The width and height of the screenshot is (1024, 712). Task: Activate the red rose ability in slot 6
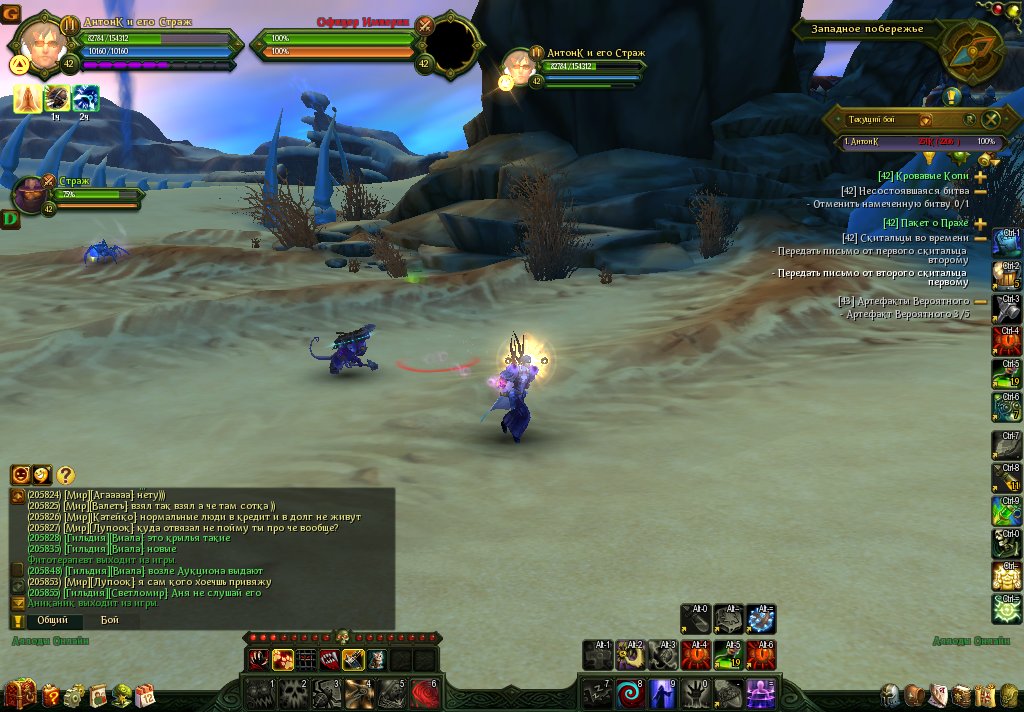[x=426, y=692]
